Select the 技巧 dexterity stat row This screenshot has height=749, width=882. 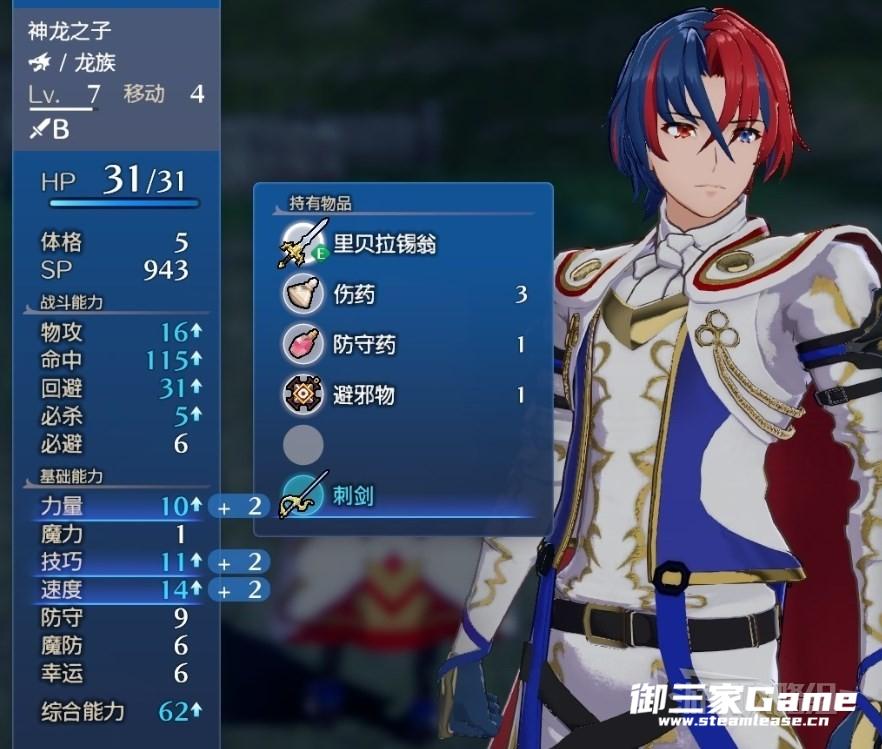(110, 561)
